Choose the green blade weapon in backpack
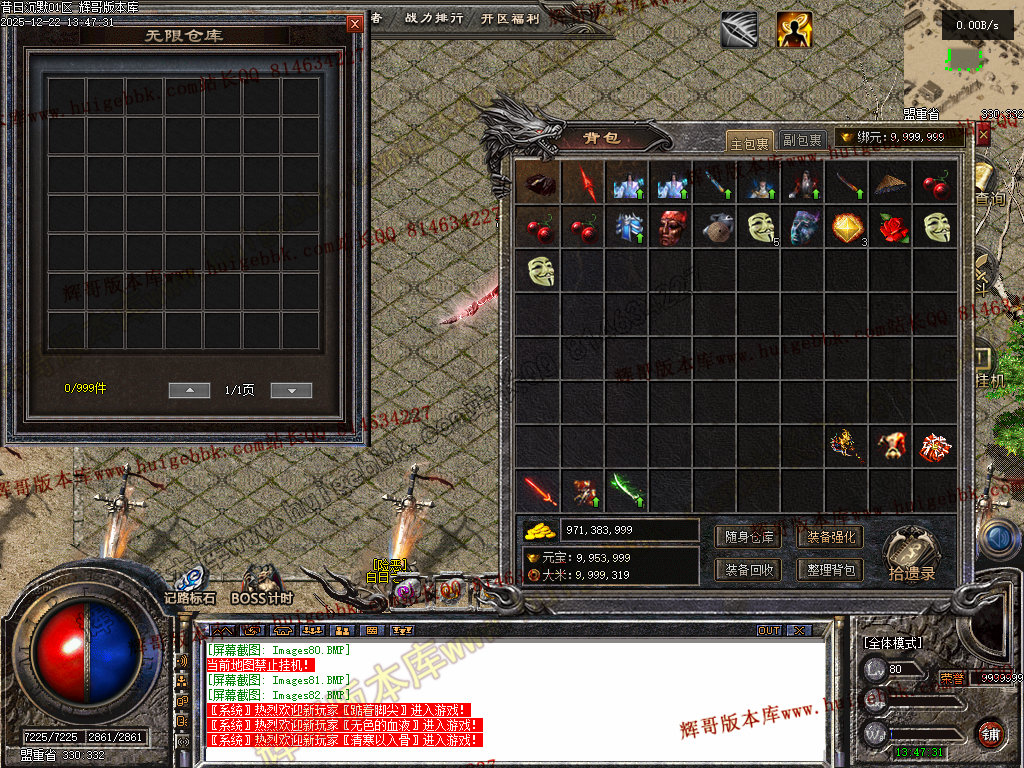Viewport: 1024px width, 768px height. pyautogui.click(x=627, y=490)
